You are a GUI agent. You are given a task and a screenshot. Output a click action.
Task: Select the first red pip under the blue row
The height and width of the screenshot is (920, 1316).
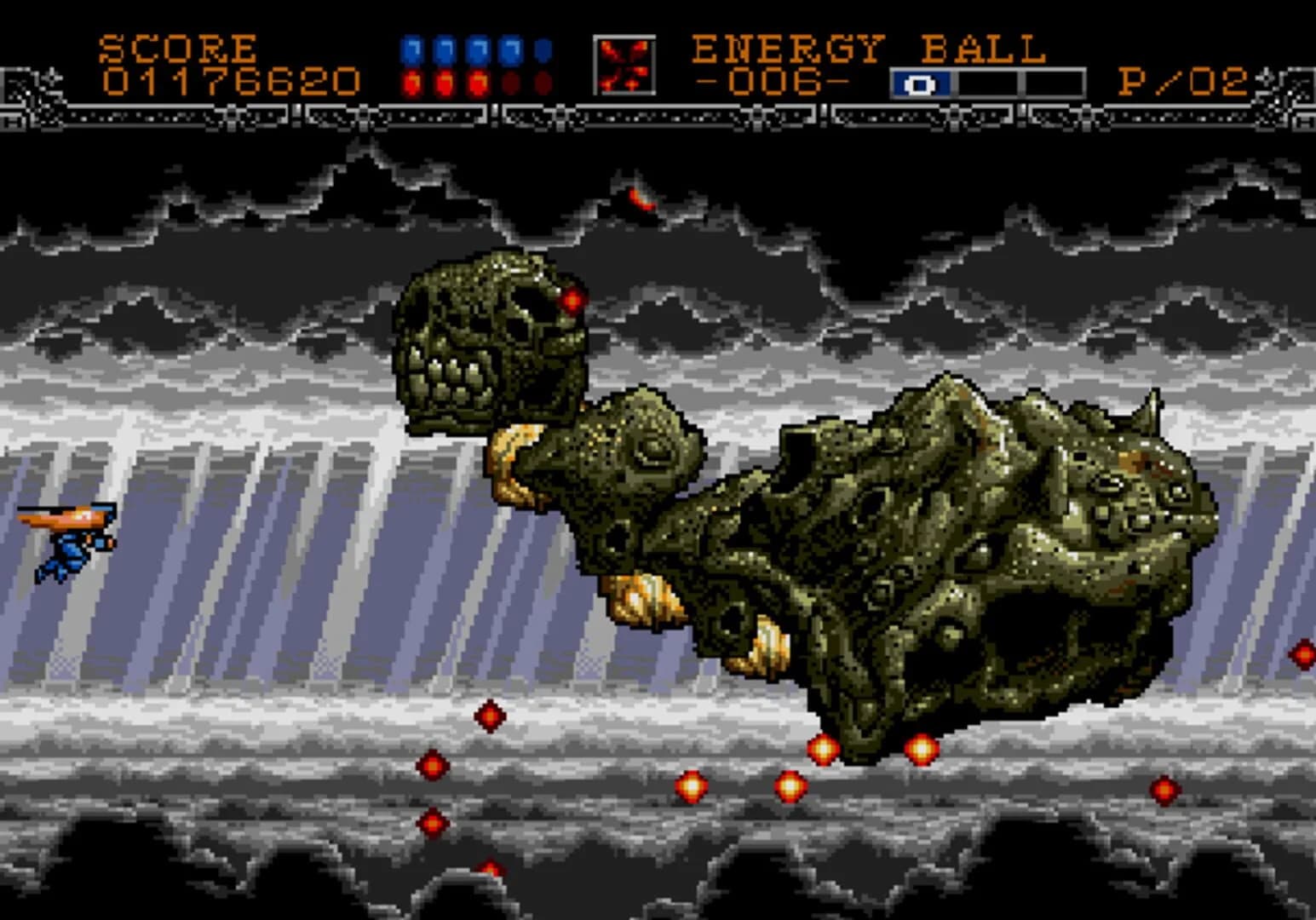tap(411, 81)
